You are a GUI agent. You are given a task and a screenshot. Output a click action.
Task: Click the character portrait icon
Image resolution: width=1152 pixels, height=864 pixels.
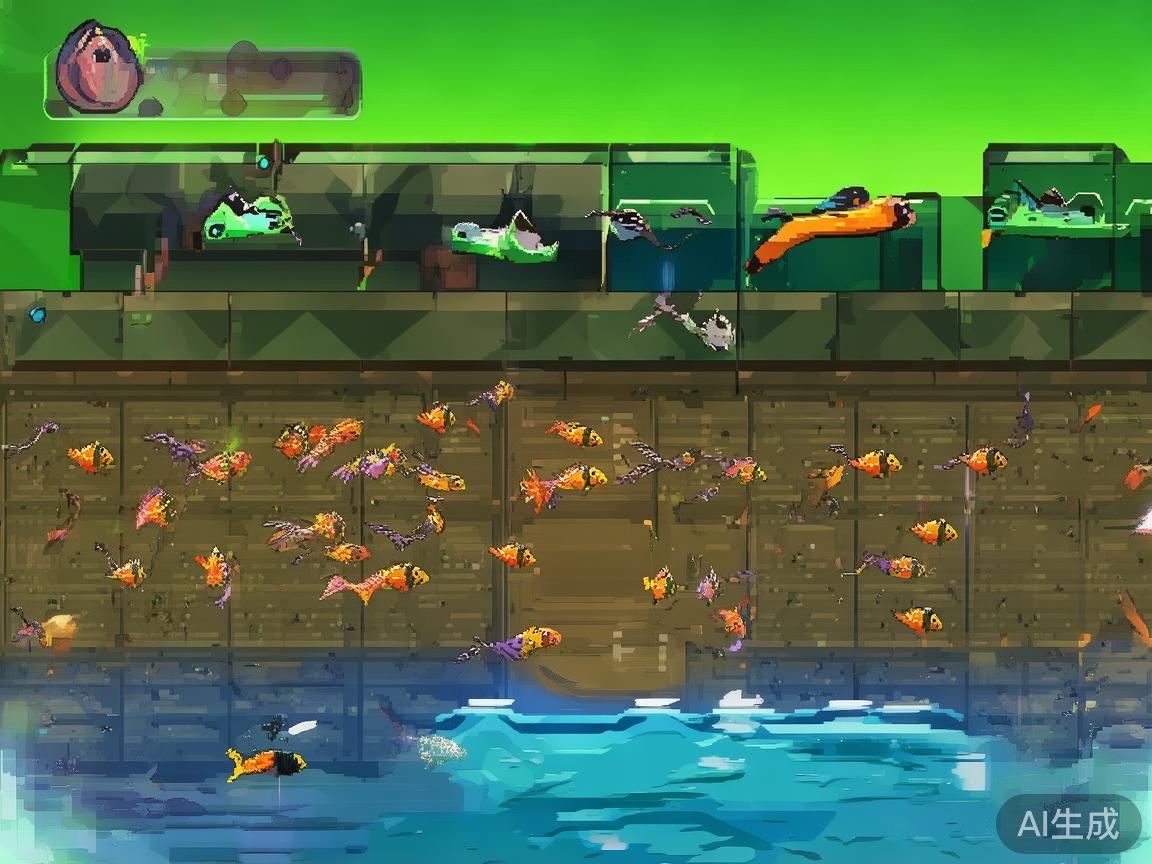coord(97,65)
